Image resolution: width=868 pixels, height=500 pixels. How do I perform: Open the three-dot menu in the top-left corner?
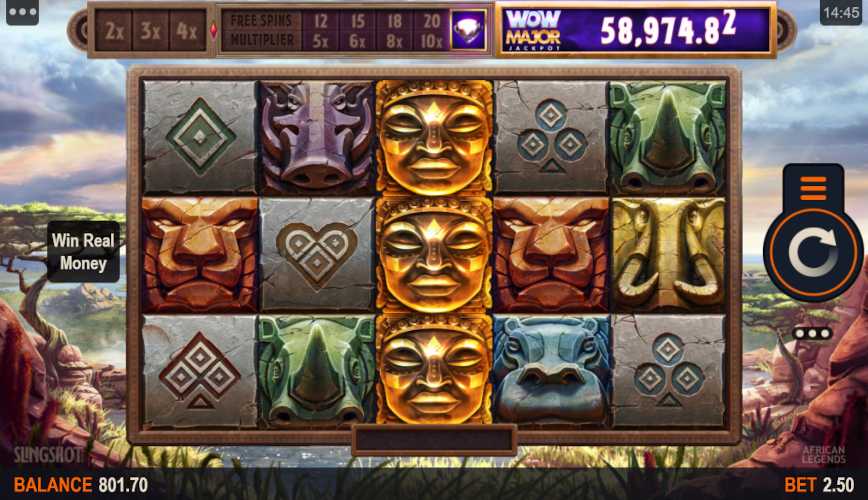click(x=22, y=14)
